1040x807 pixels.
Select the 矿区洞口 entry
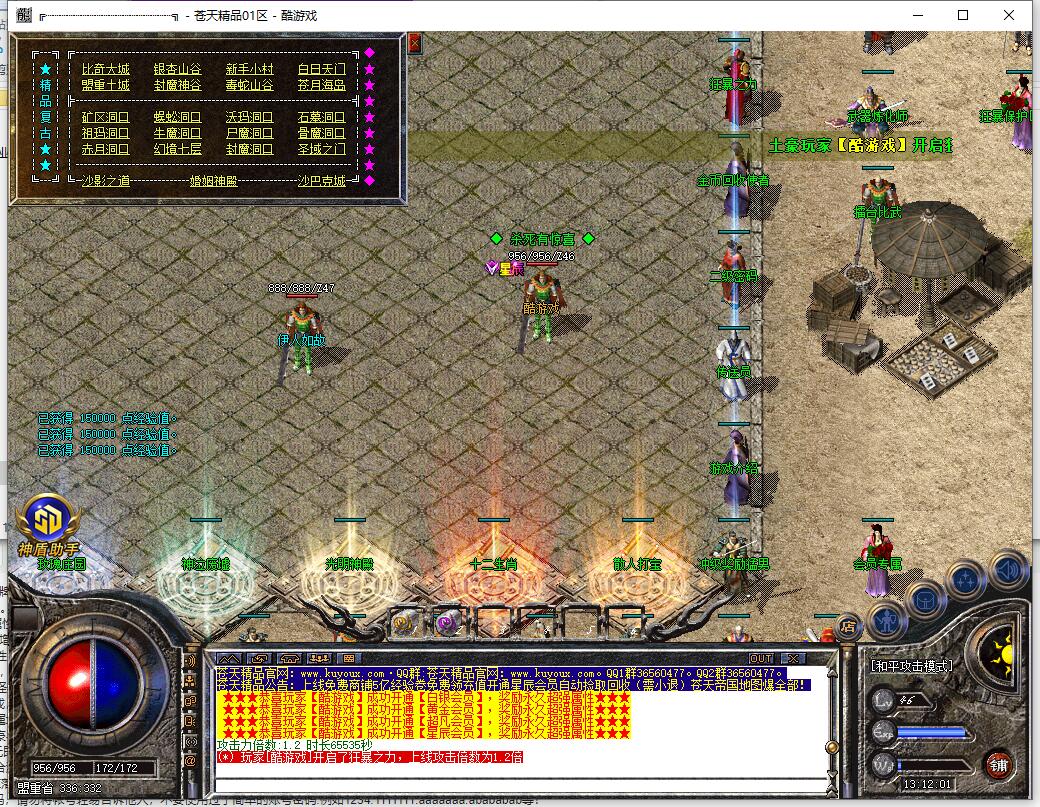(x=105, y=117)
